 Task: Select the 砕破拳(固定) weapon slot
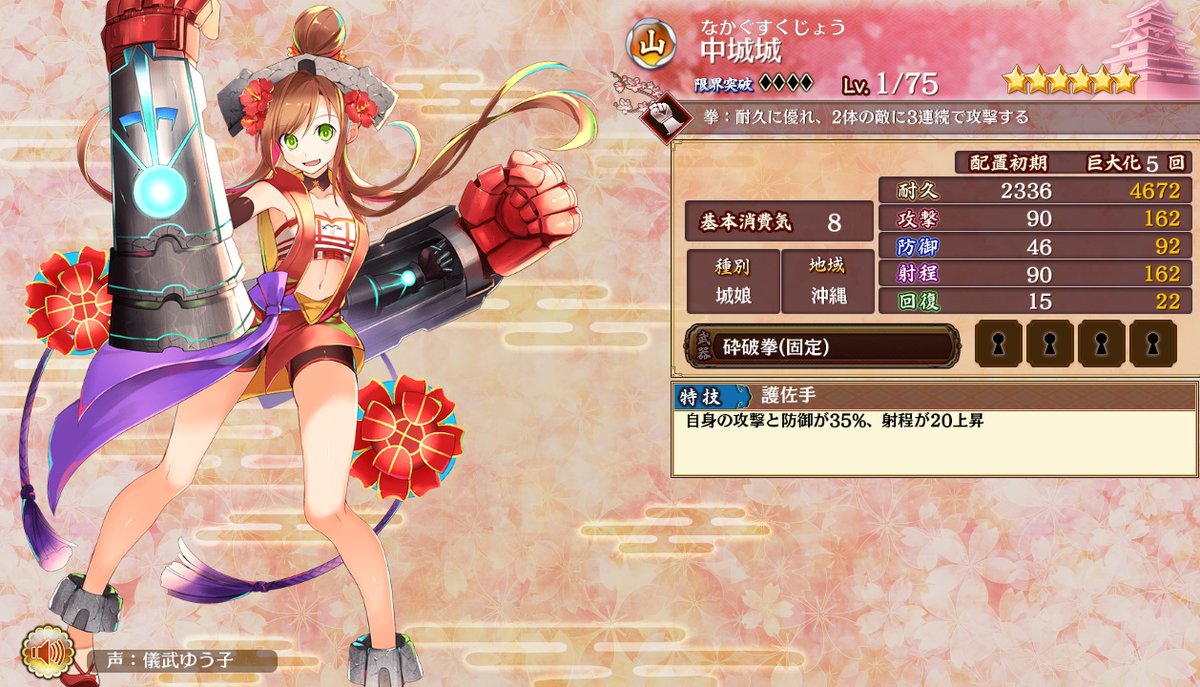822,346
